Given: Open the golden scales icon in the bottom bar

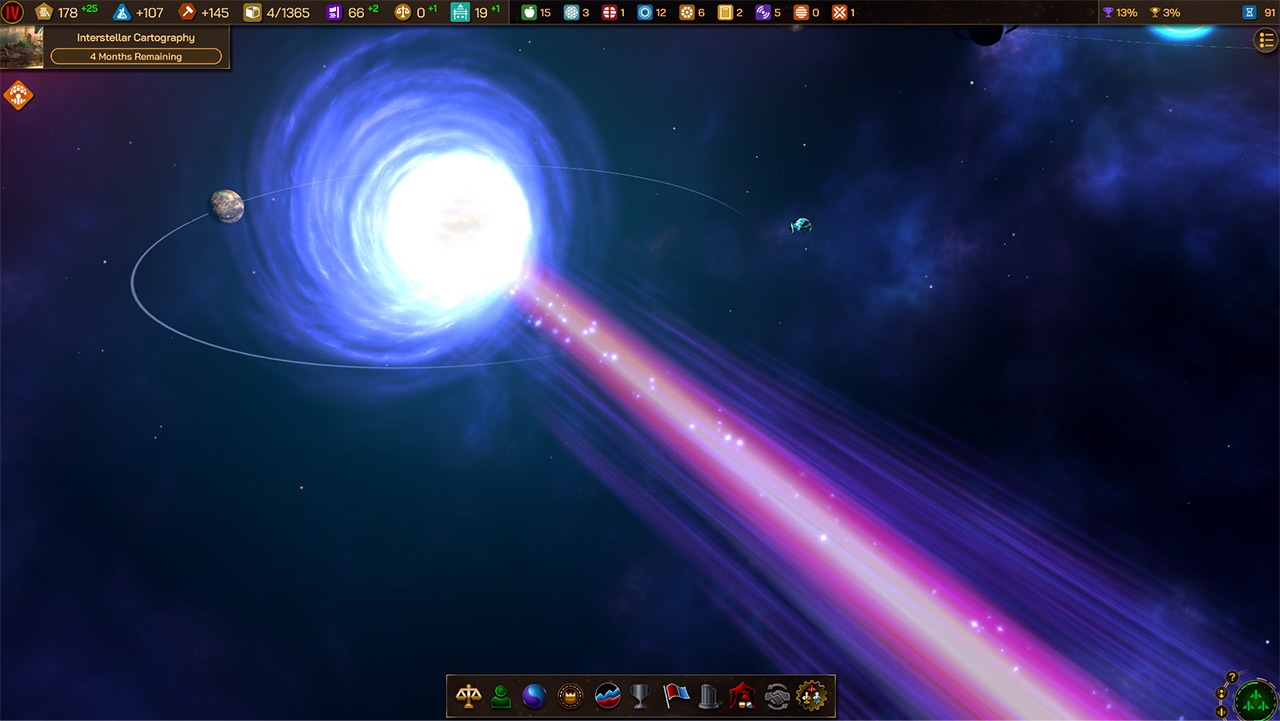Looking at the screenshot, I should pos(467,696).
